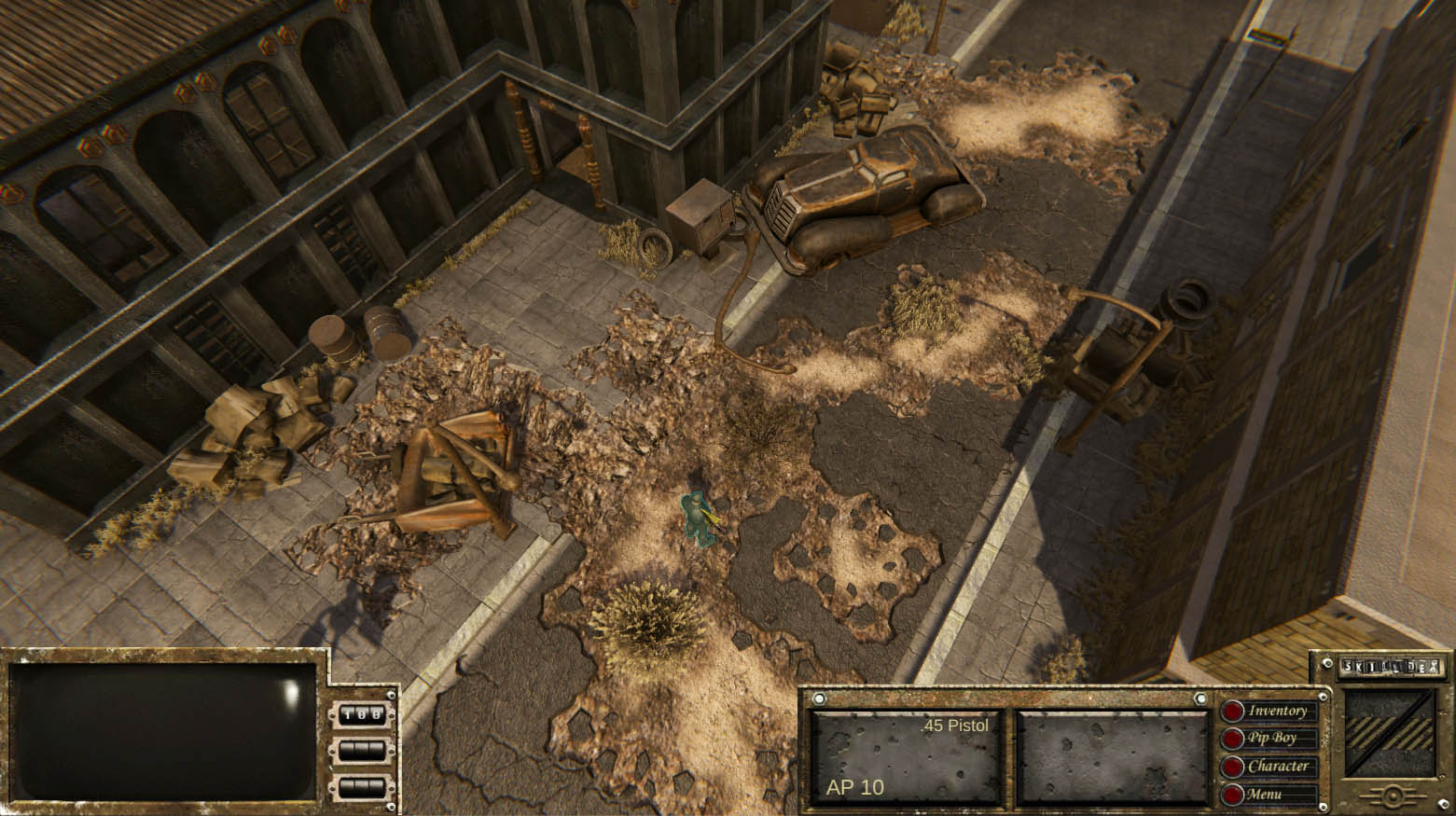Viewport: 1456px width, 816px height.
Task: Open the Inventory screen
Action: 1276,712
